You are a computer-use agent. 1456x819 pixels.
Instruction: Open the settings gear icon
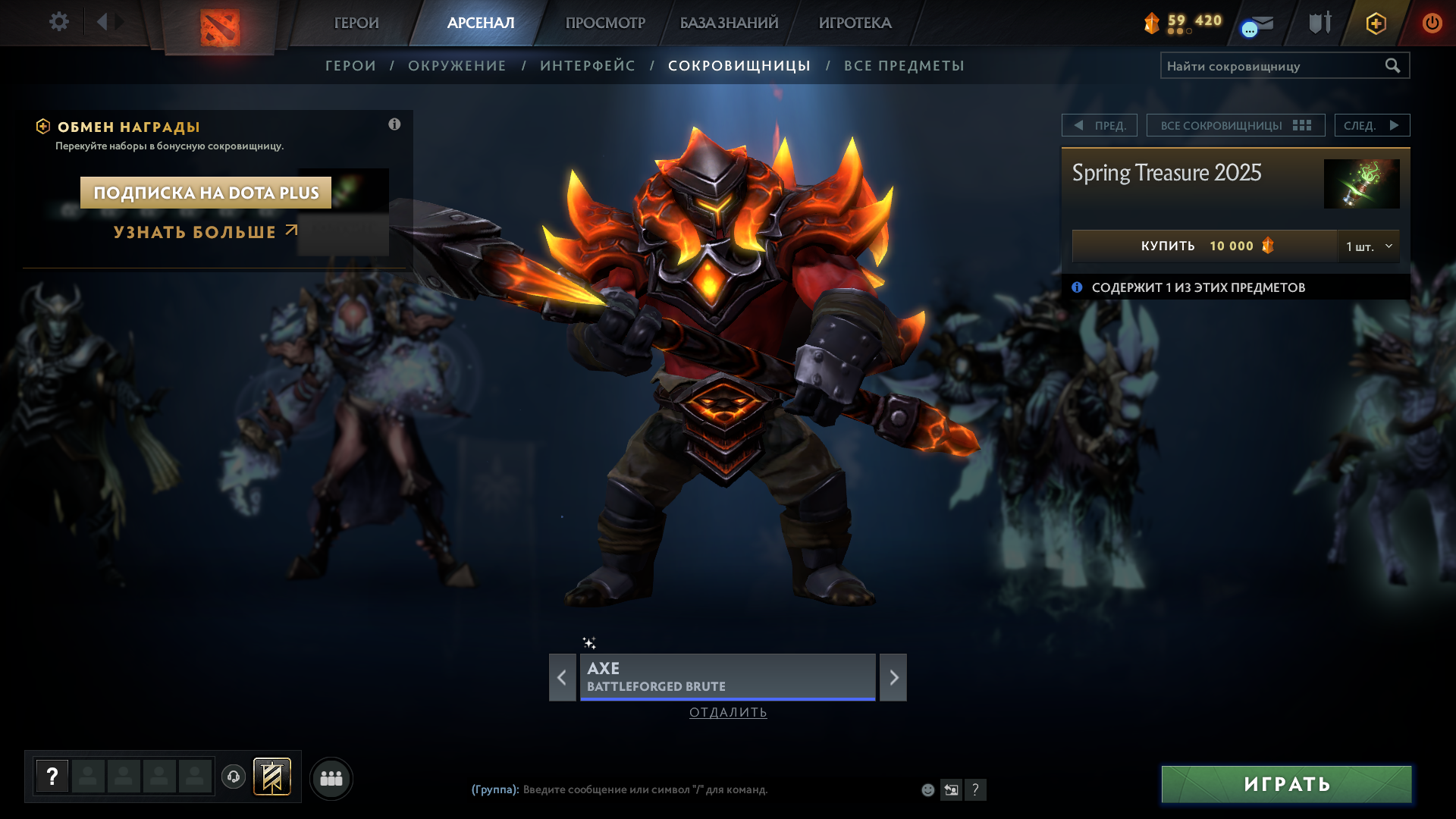pyautogui.click(x=59, y=22)
